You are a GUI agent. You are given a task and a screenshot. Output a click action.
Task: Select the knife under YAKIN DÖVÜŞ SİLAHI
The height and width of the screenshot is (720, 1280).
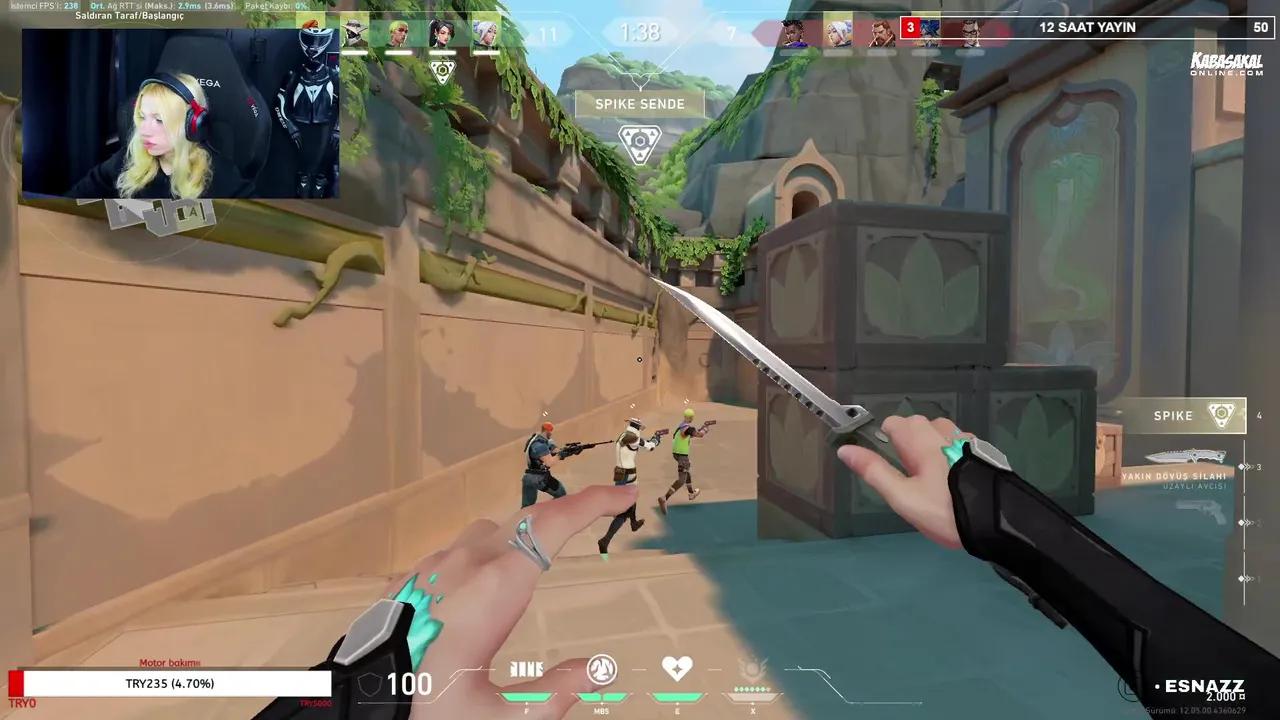tap(1185, 456)
